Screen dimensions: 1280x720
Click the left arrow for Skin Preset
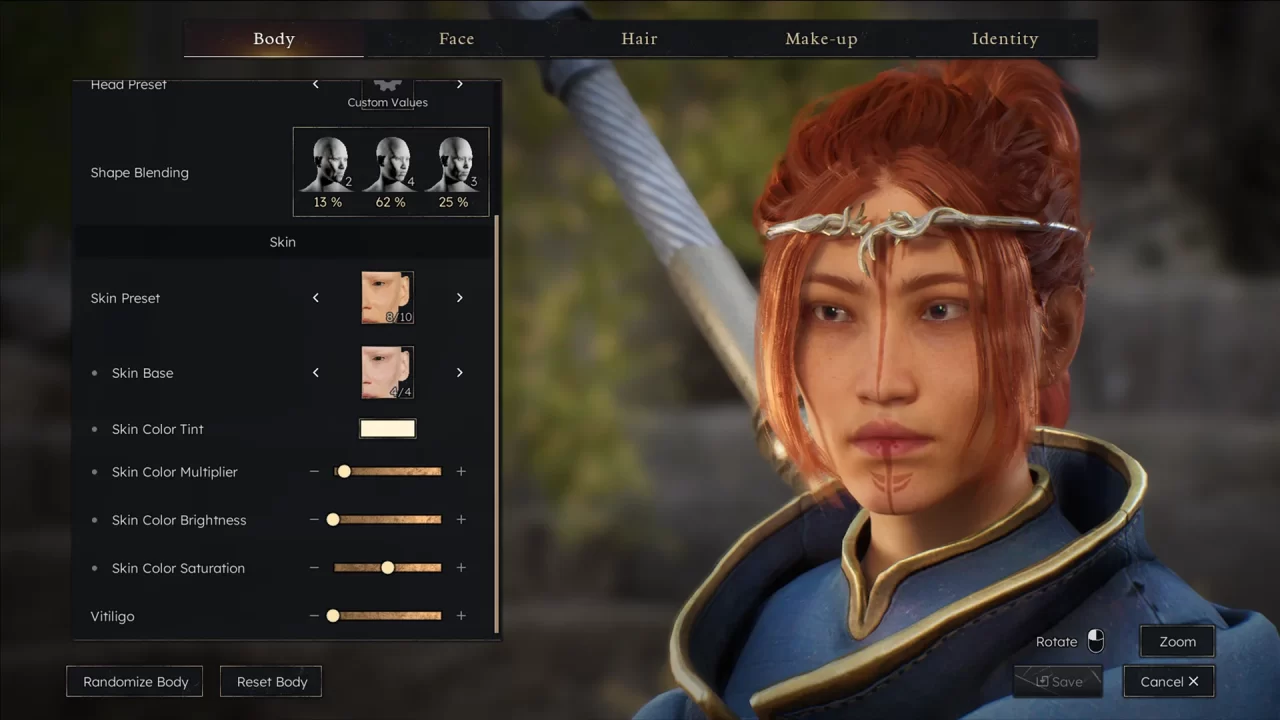(315, 297)
